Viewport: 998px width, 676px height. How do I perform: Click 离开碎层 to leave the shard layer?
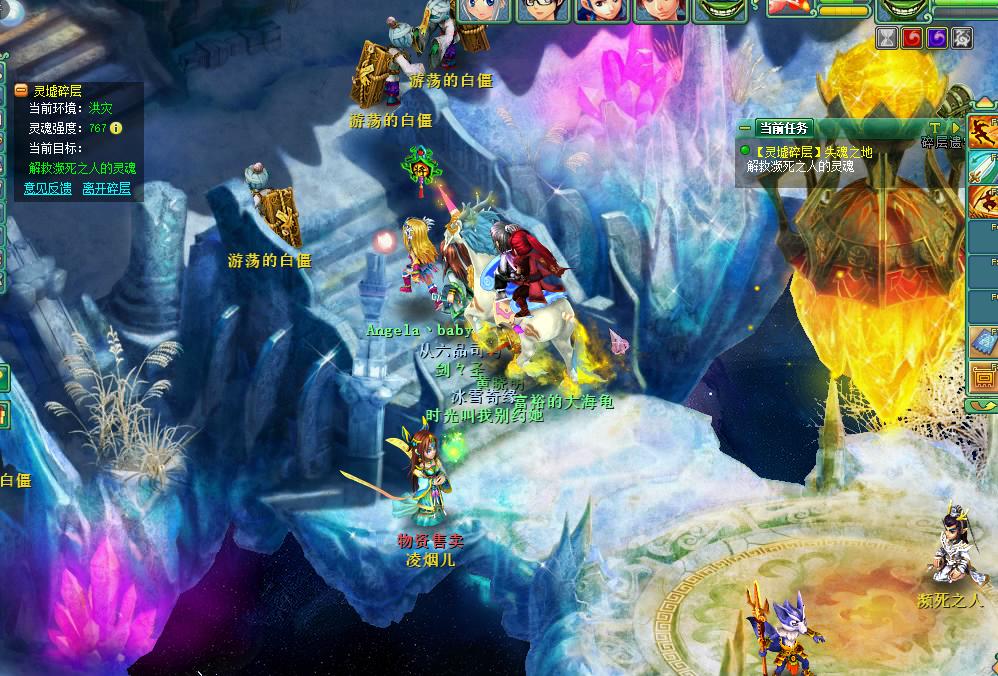tap(107, 188)
